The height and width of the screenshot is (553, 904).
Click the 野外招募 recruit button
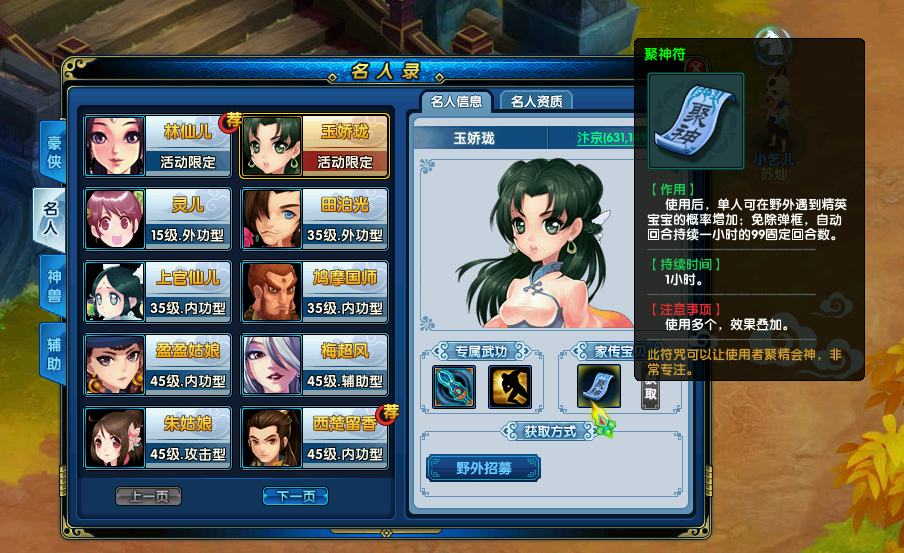coord(484,467)
